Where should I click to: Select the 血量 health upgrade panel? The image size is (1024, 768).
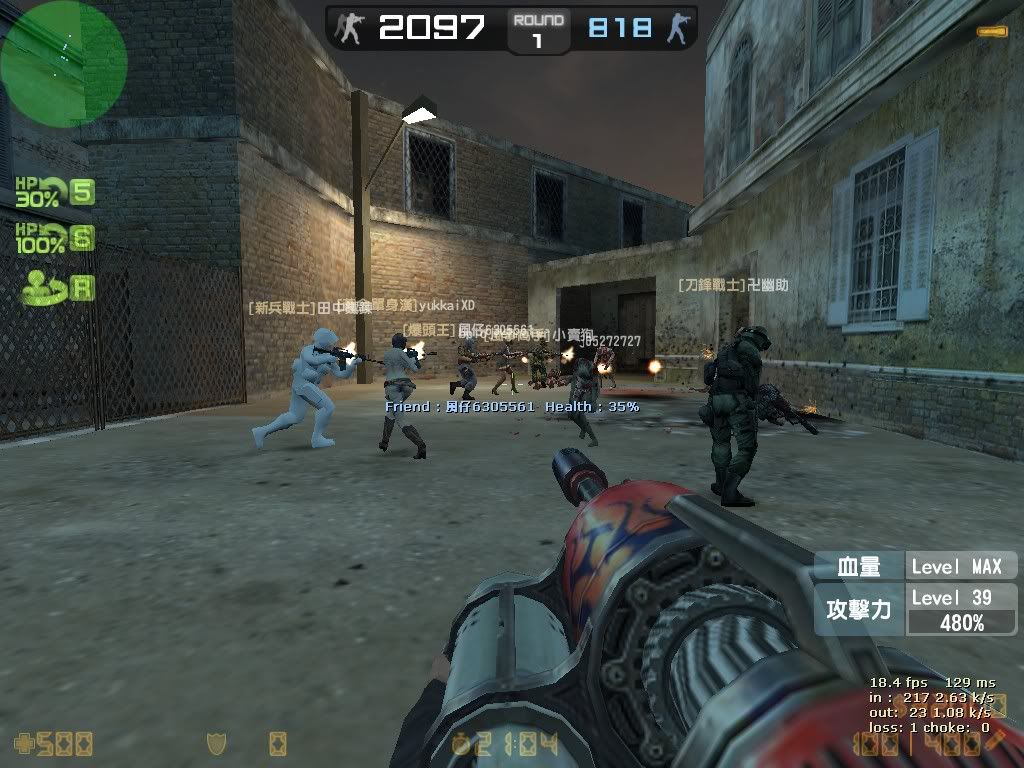click(x=858, y=566)
